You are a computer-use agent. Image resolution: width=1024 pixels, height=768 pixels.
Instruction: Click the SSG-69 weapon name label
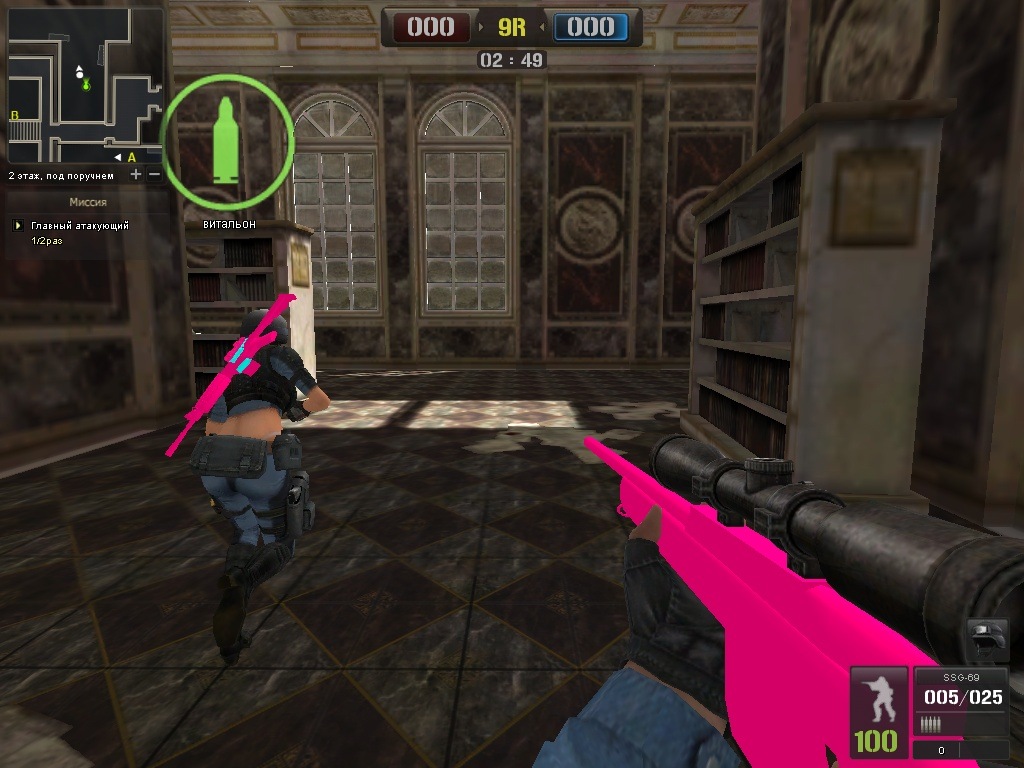pos(961,678)
